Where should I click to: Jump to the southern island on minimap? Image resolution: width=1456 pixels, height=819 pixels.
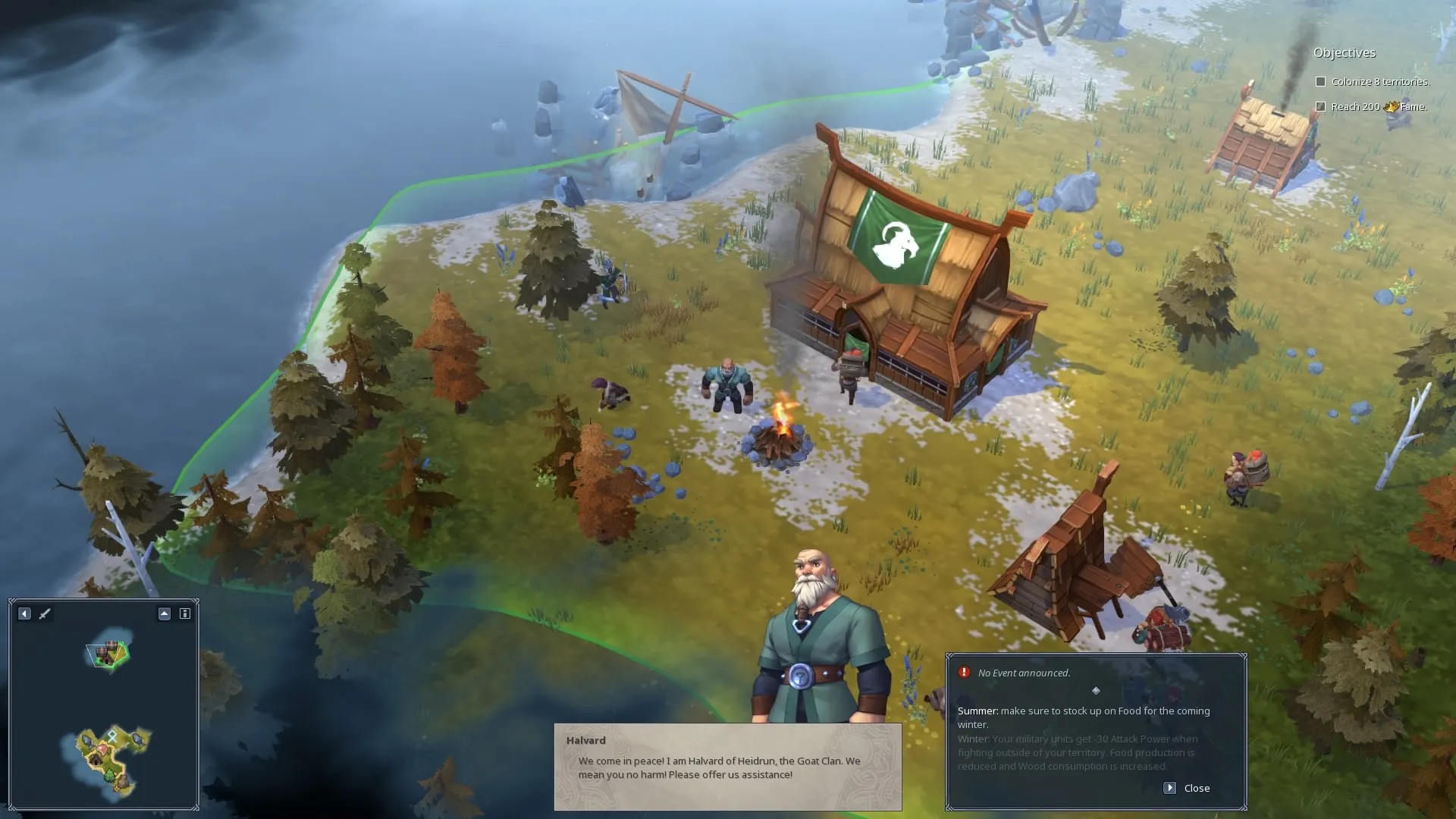(111, 760)
